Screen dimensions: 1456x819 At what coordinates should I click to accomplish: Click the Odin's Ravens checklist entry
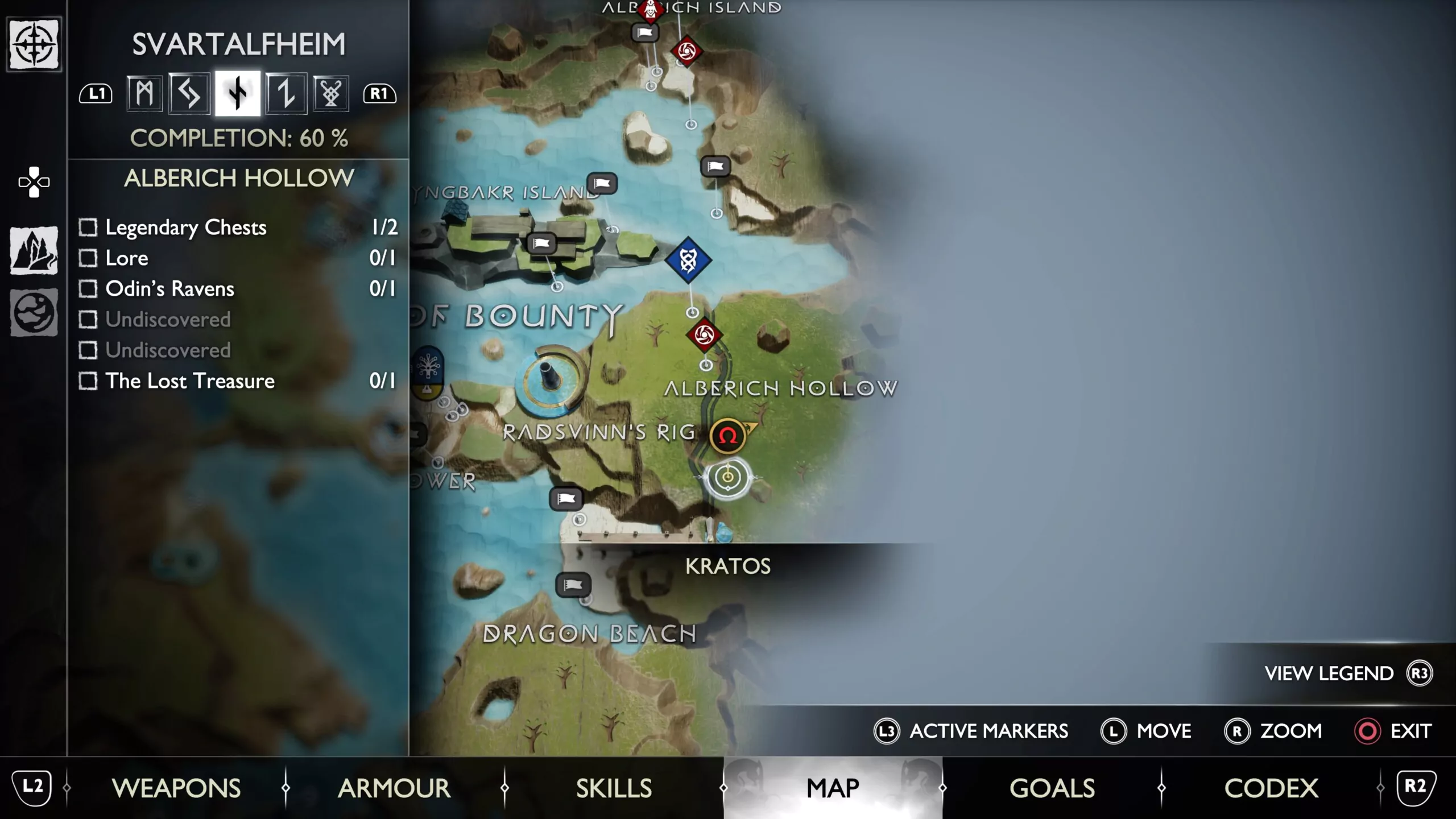[238, 289]
